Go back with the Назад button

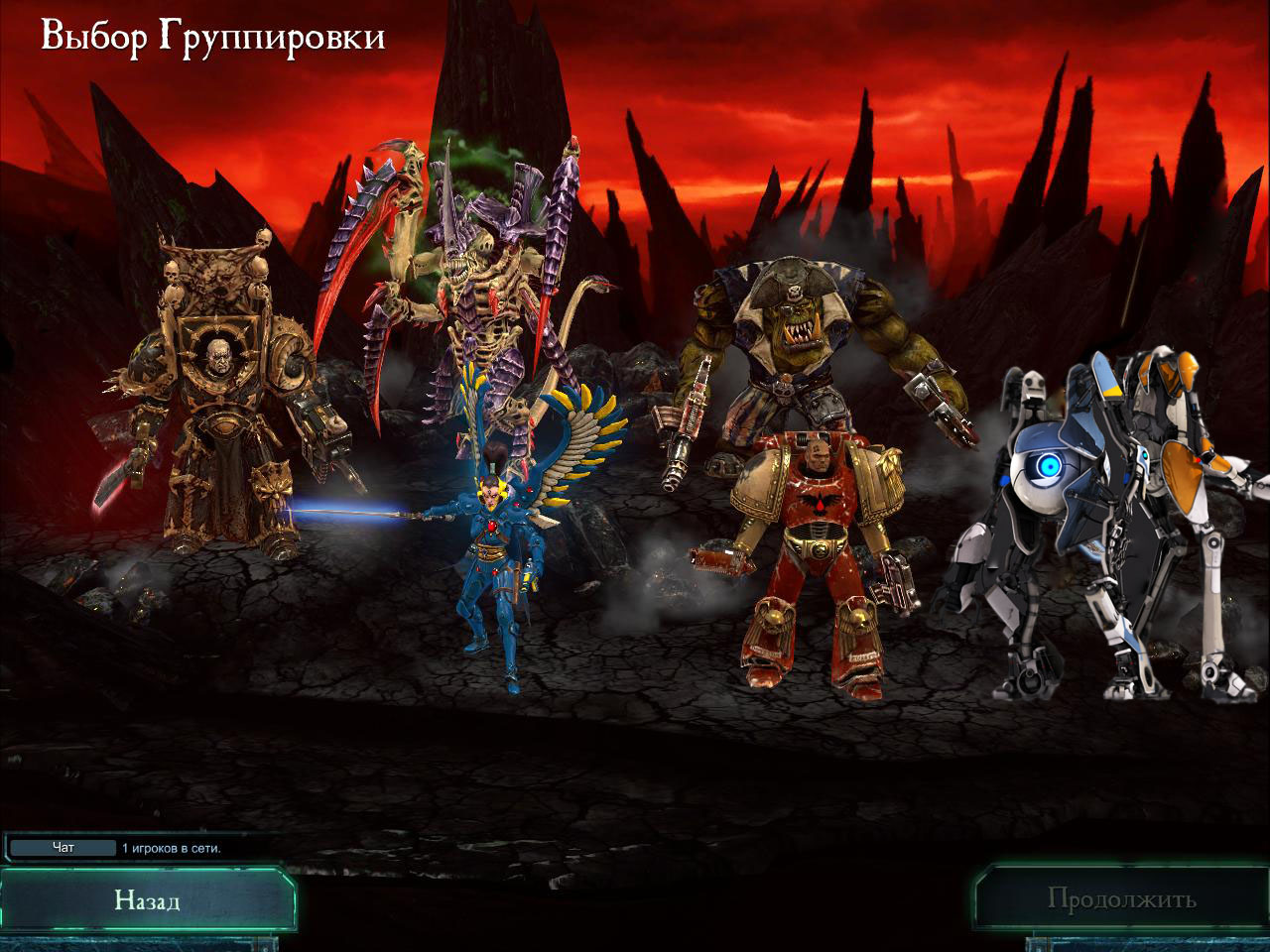(x=147, y=899)
